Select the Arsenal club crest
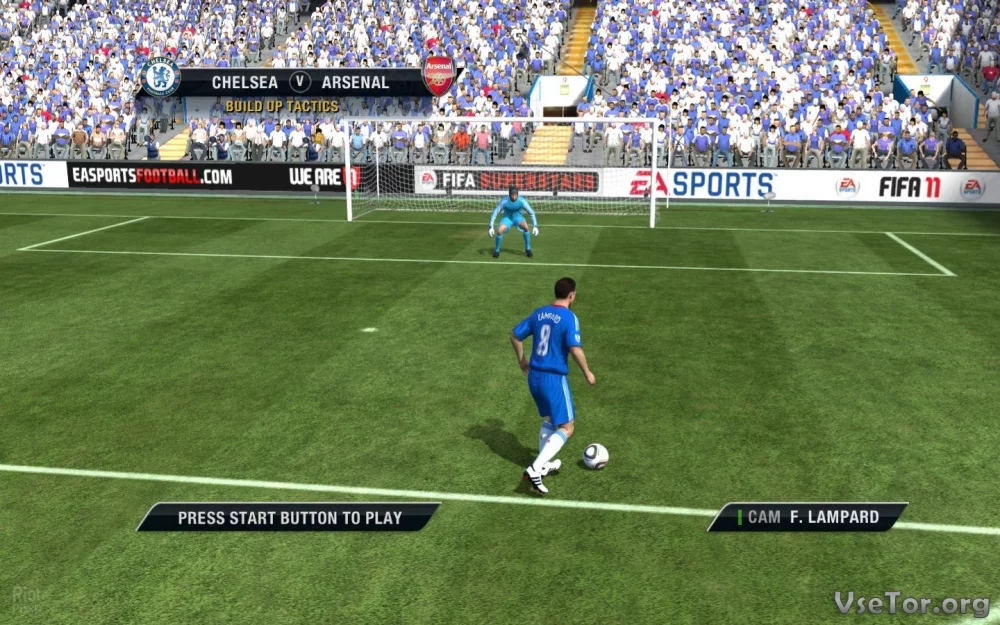Screen dimensions: 1000x625 point(438,76)
